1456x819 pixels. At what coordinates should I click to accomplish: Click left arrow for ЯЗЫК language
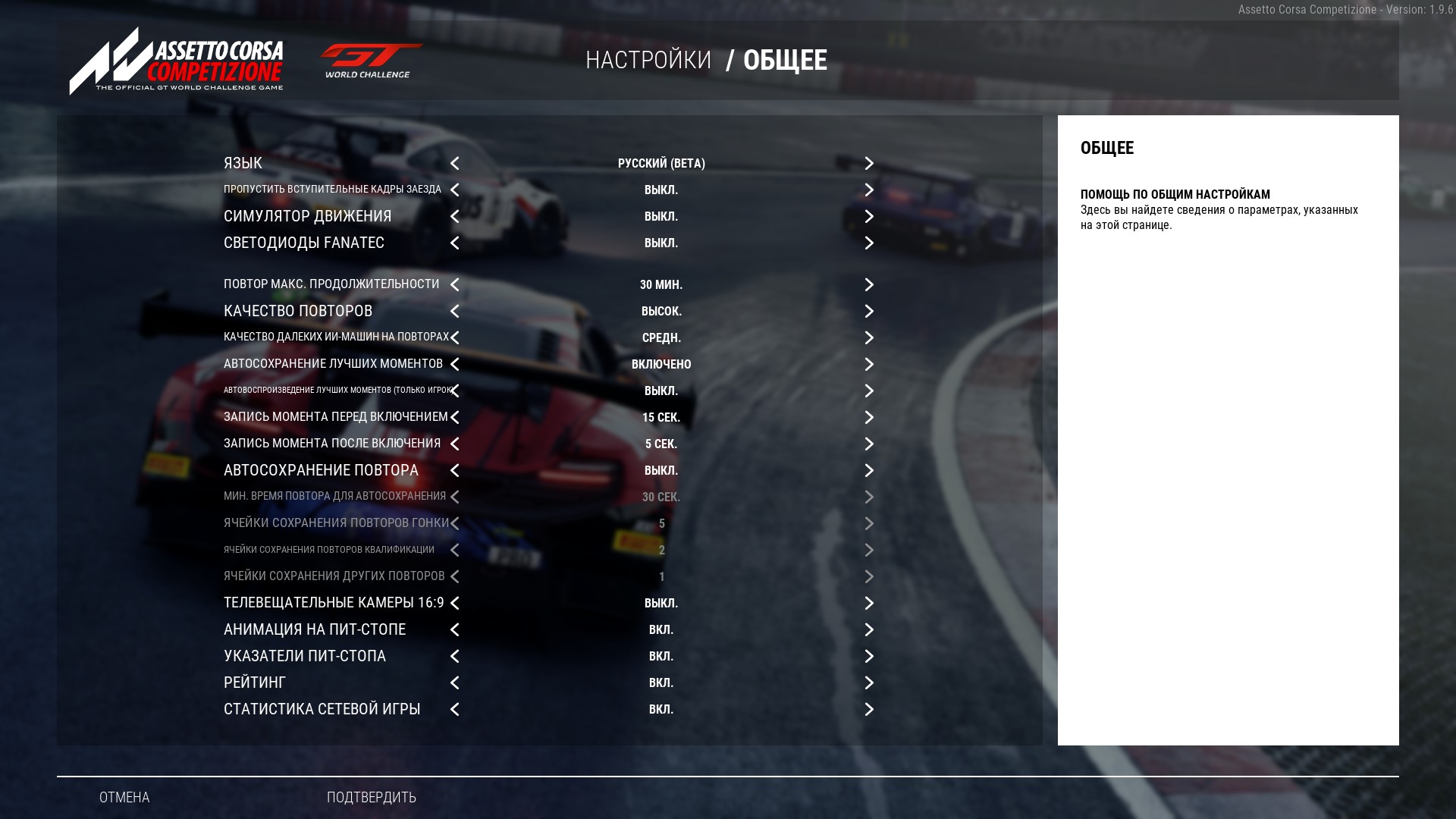tap(455, 164)
